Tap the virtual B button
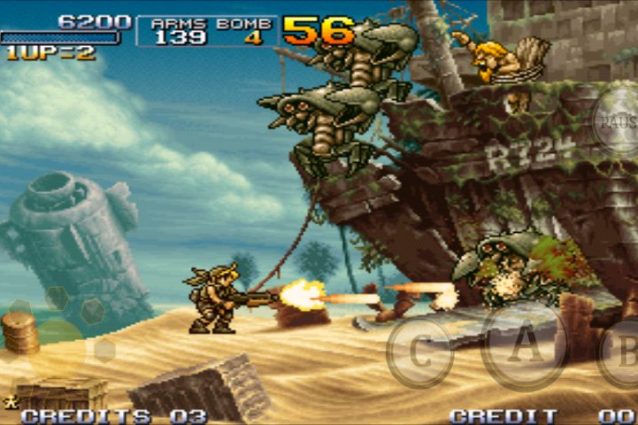This screenshot has width=638, height=425. pyautogui.click(x=622, y=352)
